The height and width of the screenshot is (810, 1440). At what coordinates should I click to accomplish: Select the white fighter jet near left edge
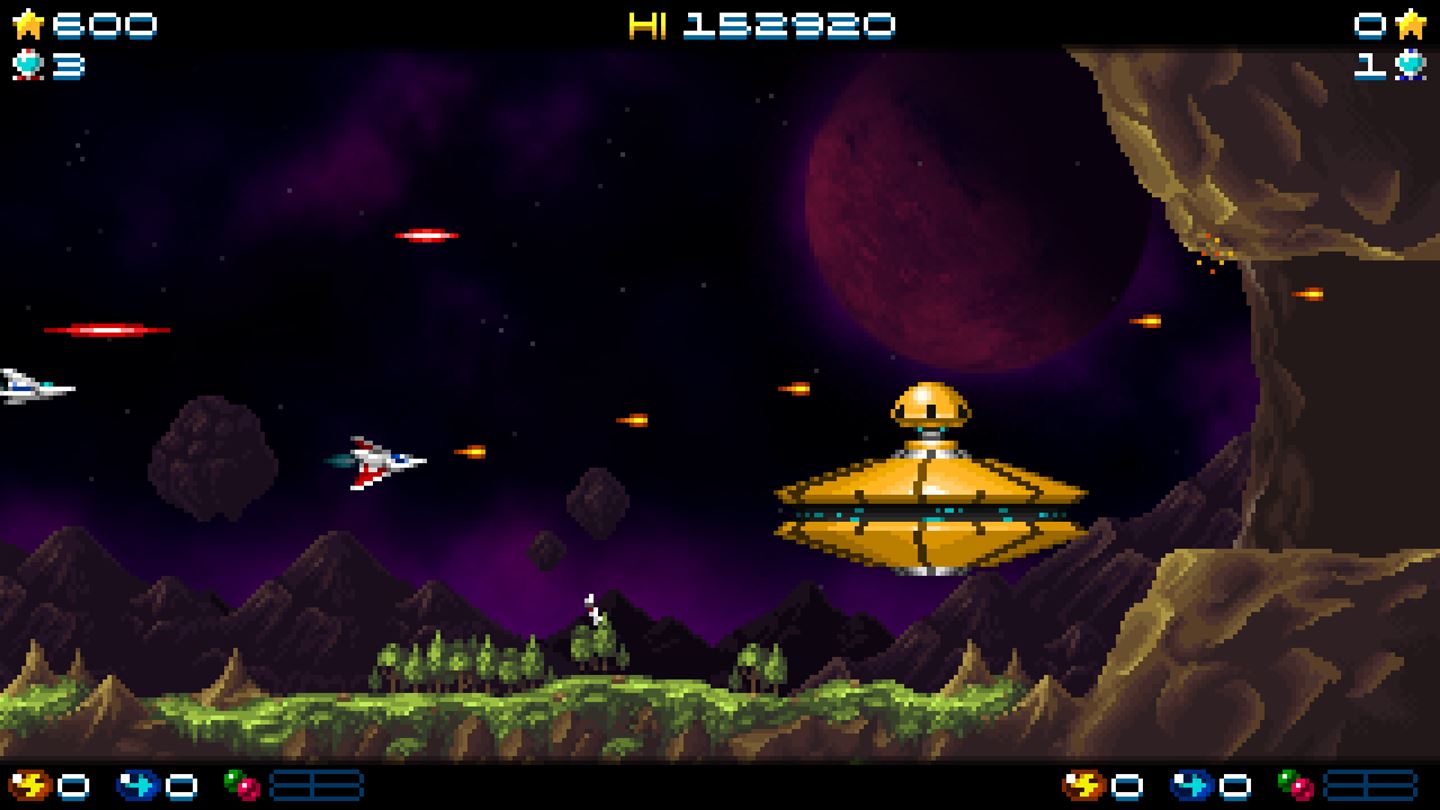25,385
